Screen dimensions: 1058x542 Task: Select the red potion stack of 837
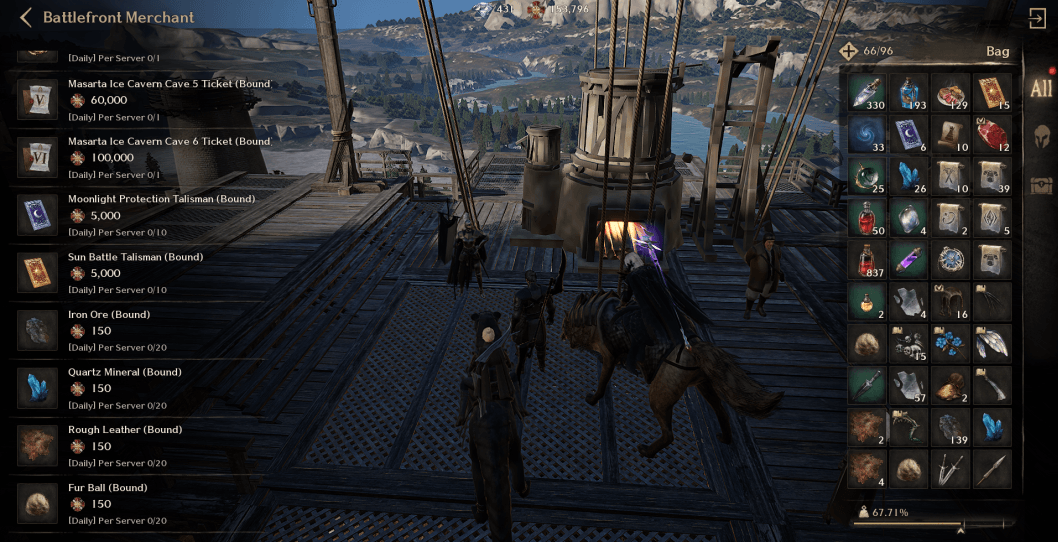(x=868, y=259)
